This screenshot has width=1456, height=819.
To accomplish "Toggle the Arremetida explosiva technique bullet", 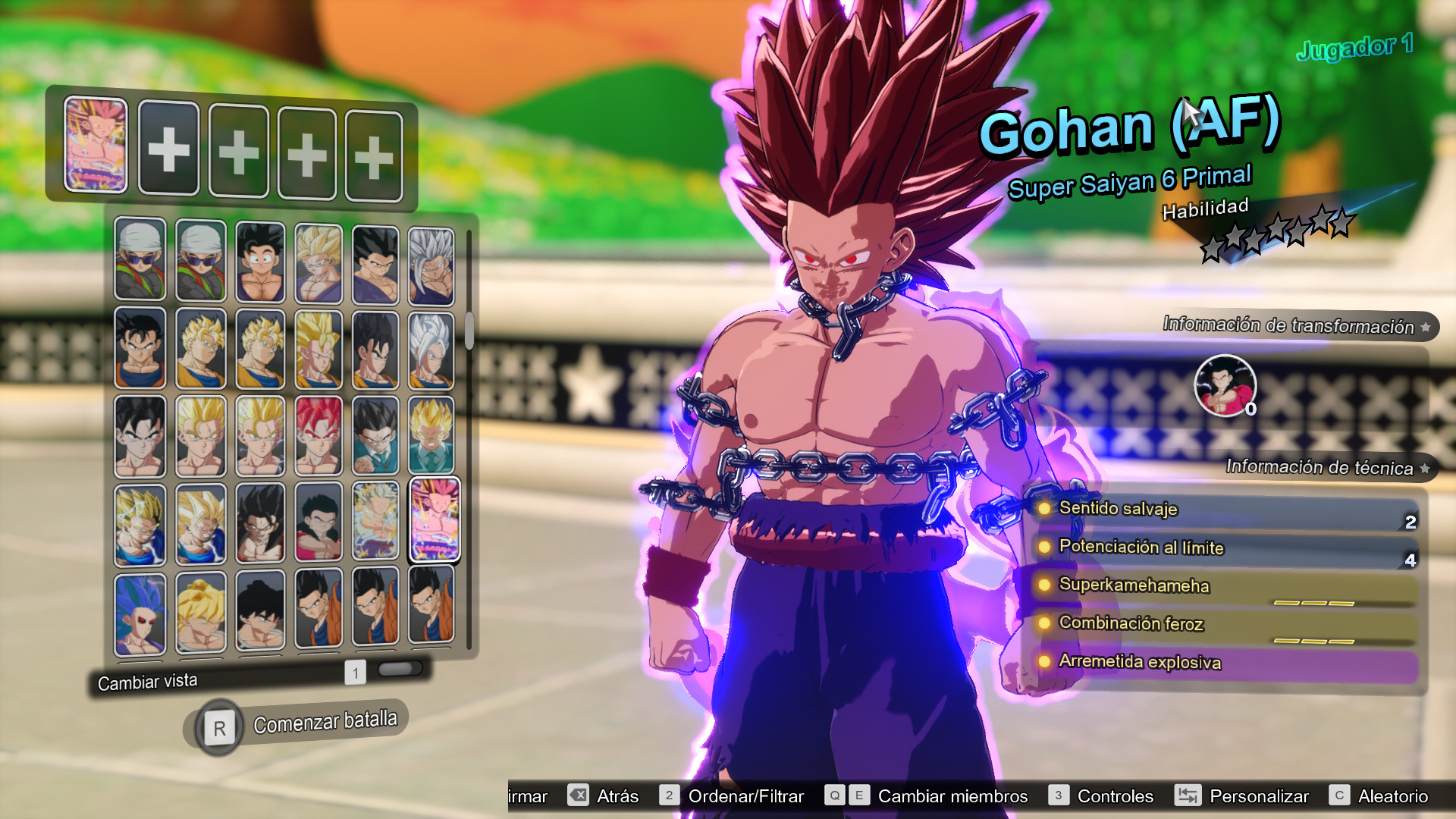I will (x=1044, y=662).
